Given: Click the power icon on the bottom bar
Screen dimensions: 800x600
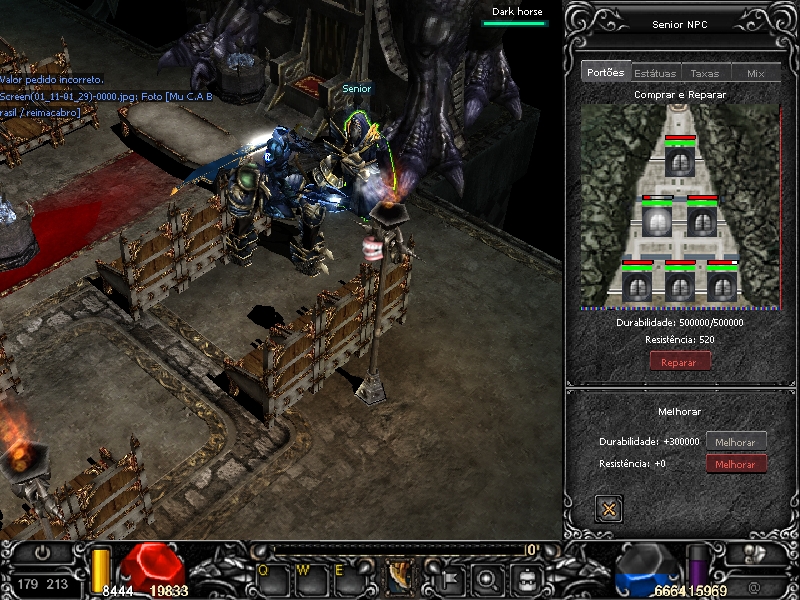Looking at the screenshot, I should click(41, 552).
